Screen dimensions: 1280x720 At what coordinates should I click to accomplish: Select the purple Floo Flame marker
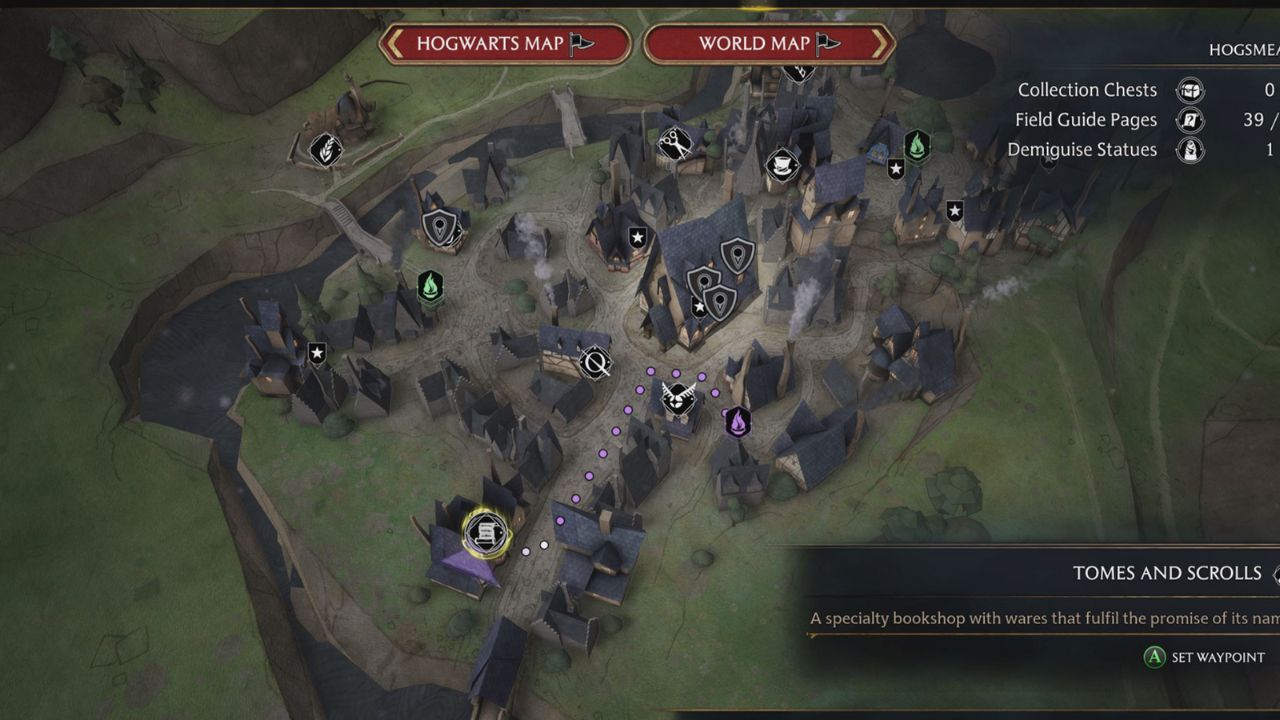tap(738, 422)
